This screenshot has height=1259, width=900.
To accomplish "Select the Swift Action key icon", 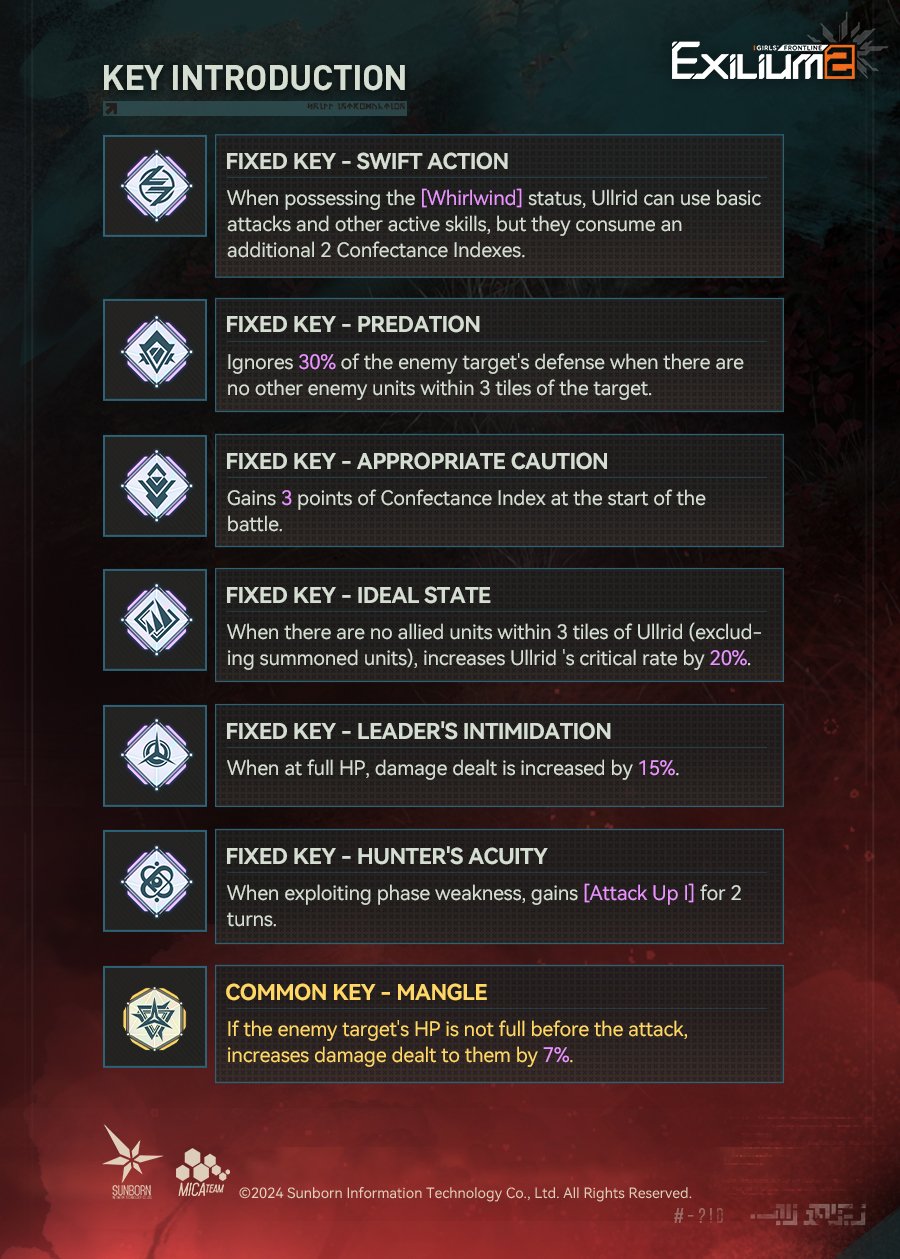I will pyautogui.click(x=155, y=185).
